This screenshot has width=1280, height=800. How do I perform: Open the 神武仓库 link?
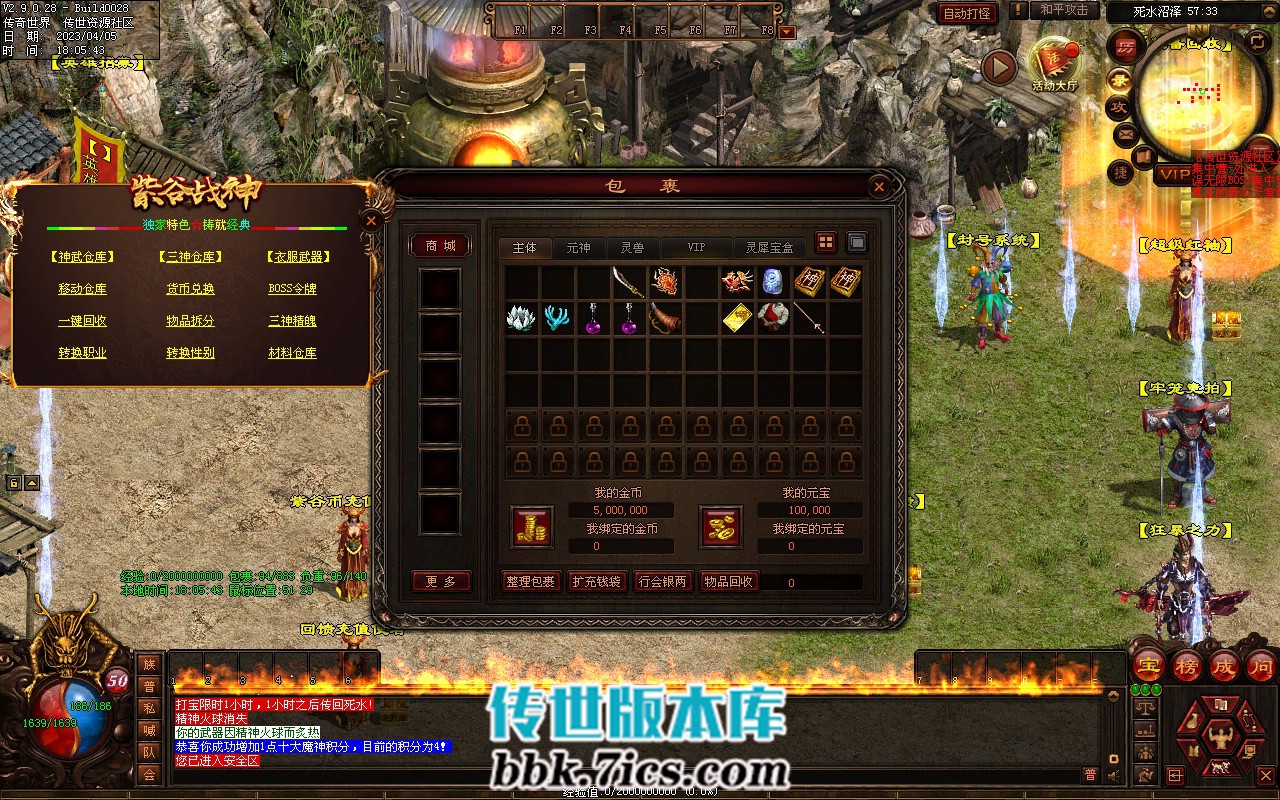tap(82, 257)
